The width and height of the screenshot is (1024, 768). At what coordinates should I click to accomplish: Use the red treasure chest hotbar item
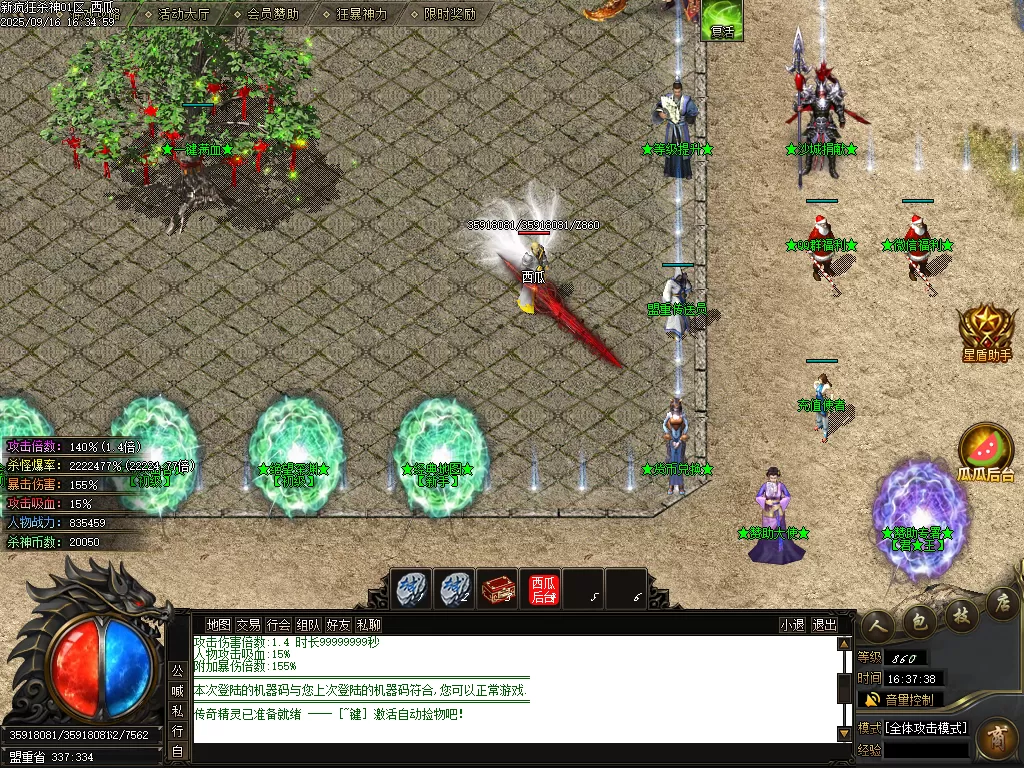click(497, 589)
